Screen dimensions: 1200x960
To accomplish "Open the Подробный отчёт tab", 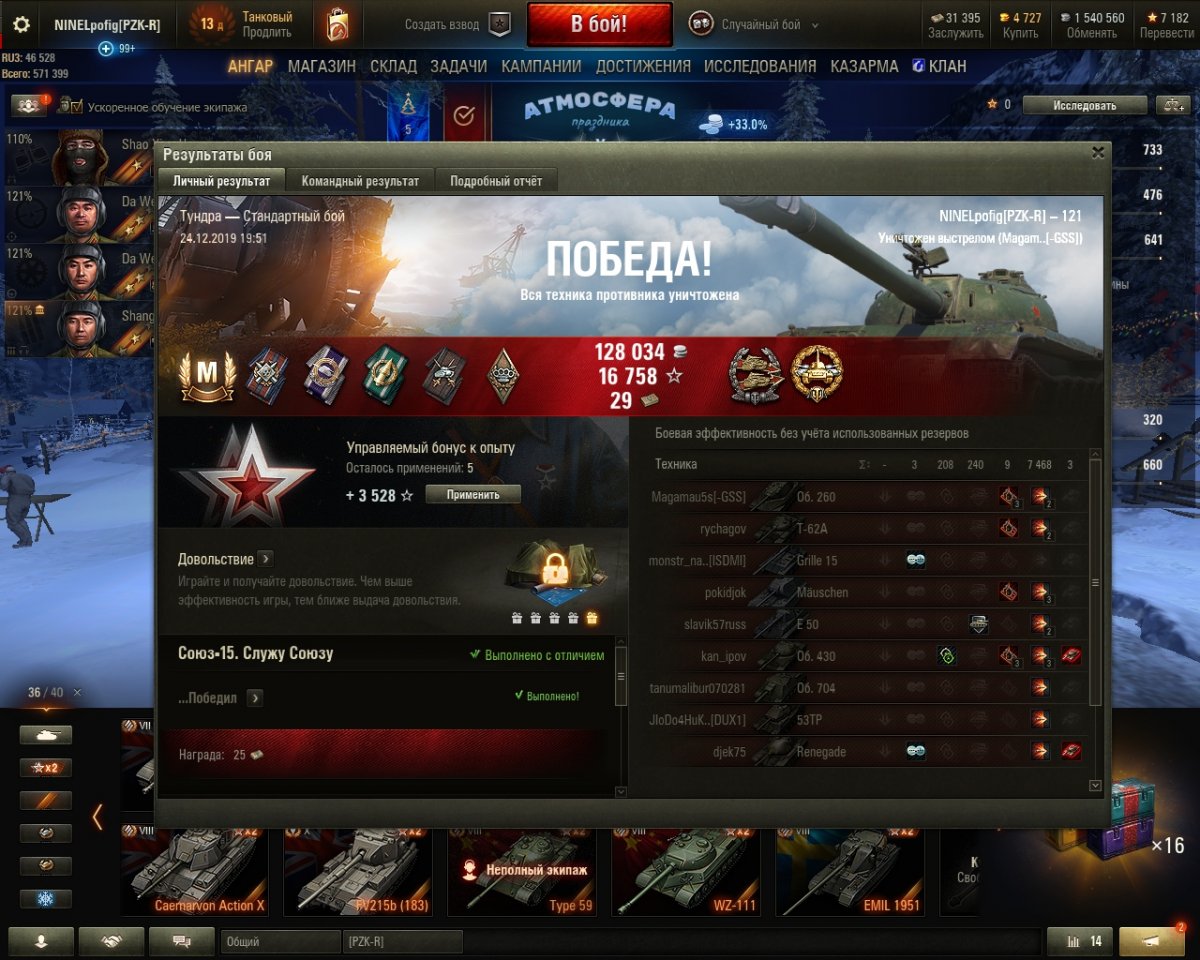I will 496,181.
